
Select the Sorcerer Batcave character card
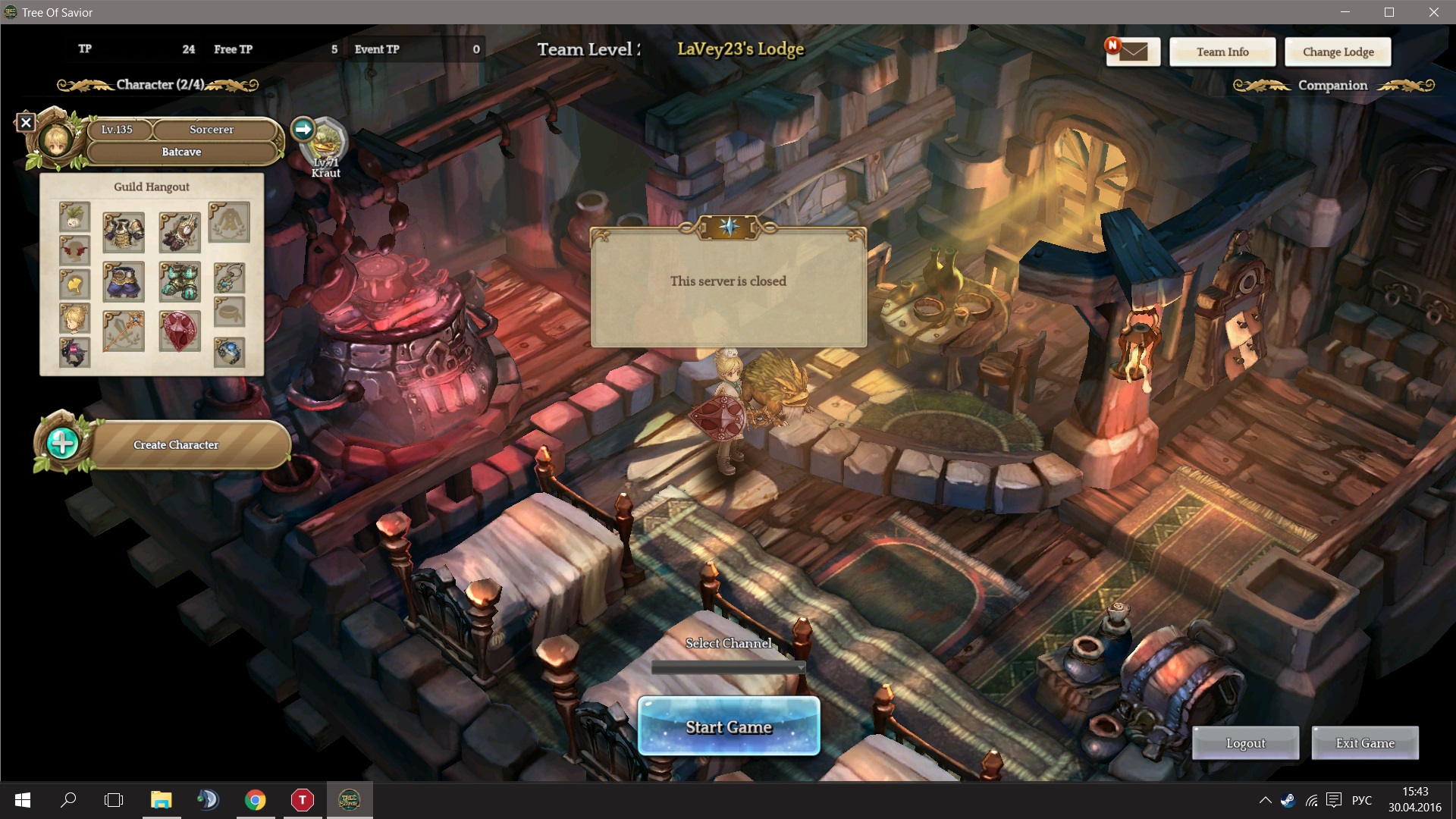point(182,141)
